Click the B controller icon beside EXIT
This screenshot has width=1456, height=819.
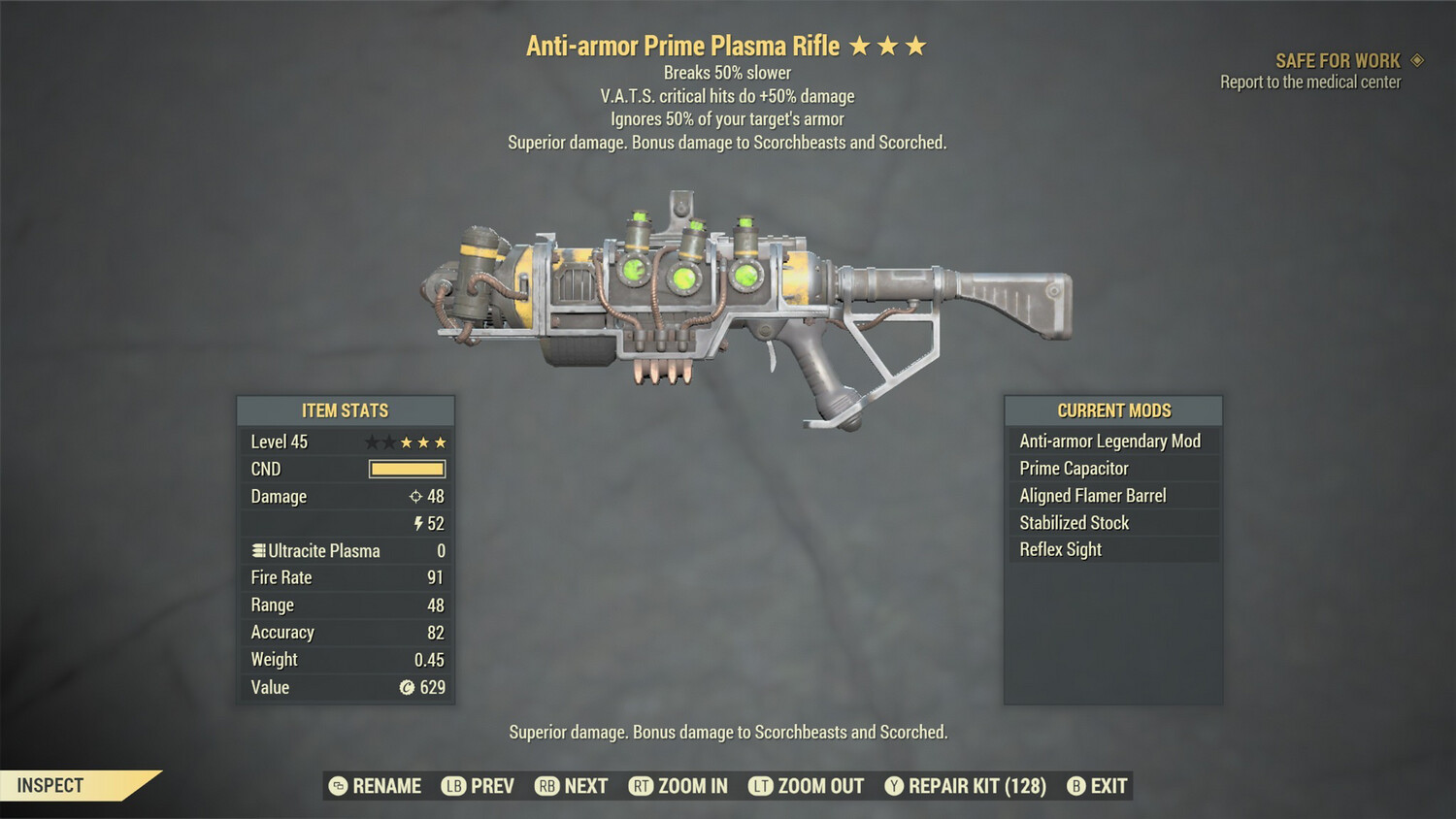[x=1075, y=786]
